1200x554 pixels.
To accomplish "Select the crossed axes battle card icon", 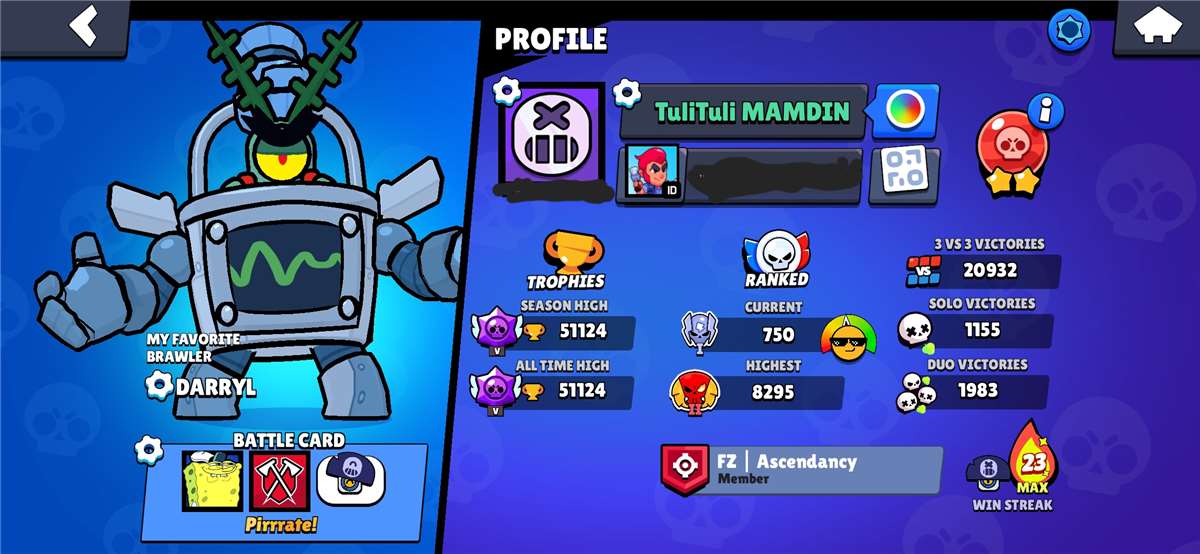I will tap(280, 481).
